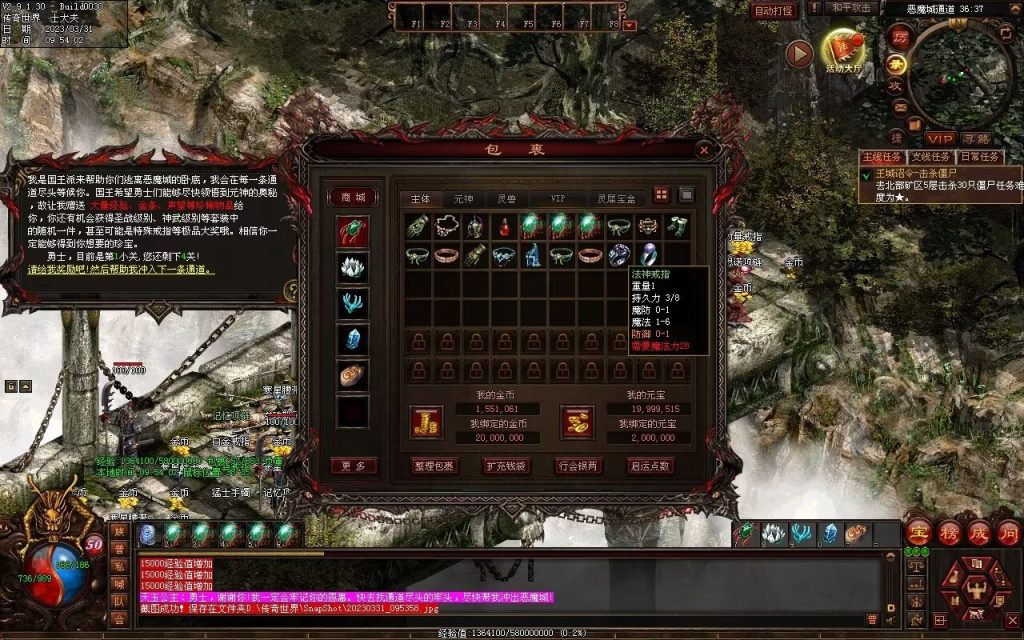The width and height of the screenshot is (1024, 640).
Task: Select the 灵犀宝盒 tab
Action: (614, 198)
